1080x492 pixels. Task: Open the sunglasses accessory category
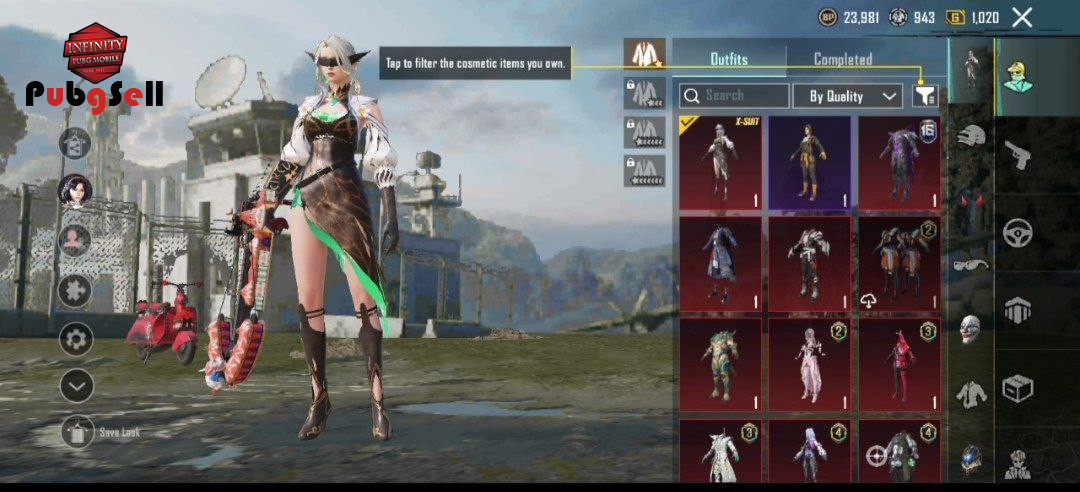tap(969, 264)
